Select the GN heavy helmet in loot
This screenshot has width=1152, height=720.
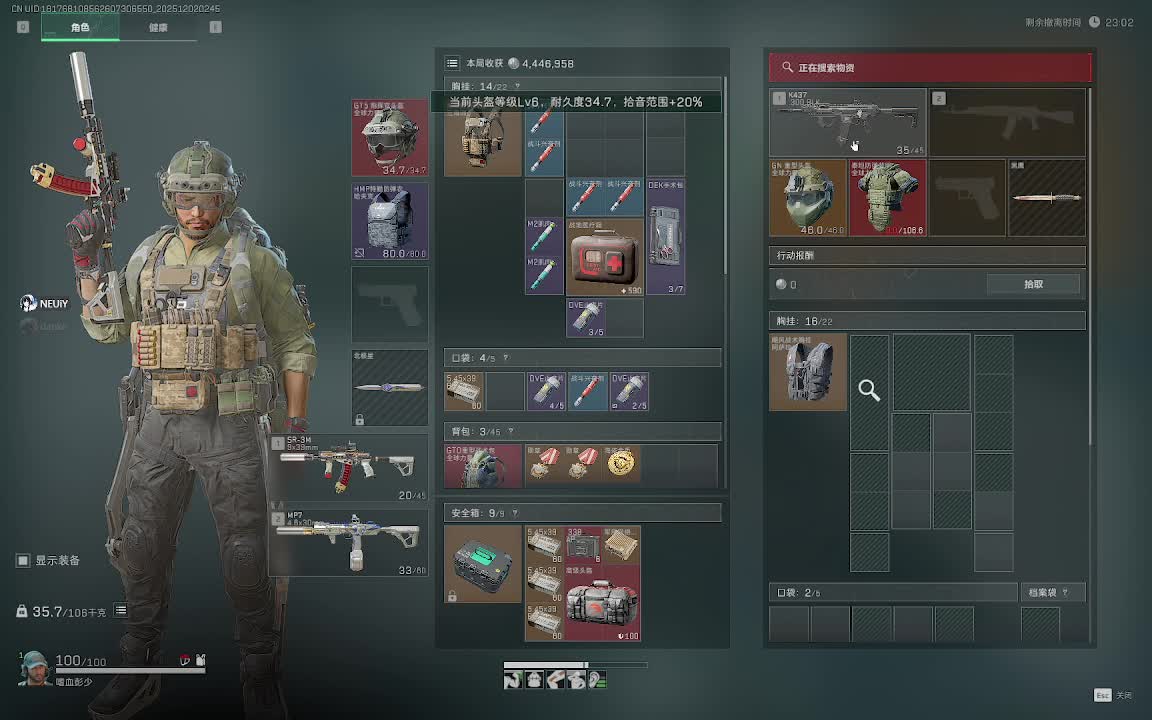point(808,198)
